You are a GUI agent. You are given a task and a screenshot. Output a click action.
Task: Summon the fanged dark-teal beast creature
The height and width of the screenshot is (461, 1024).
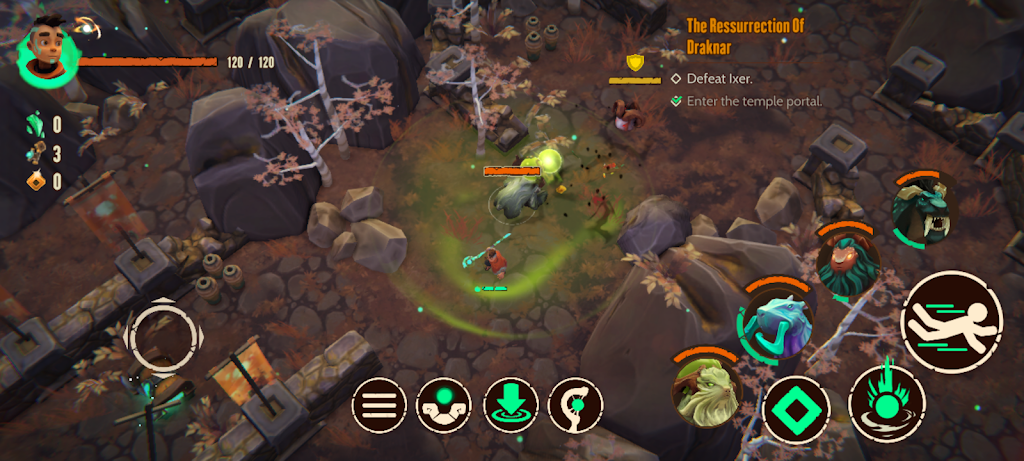pos(922,209)
